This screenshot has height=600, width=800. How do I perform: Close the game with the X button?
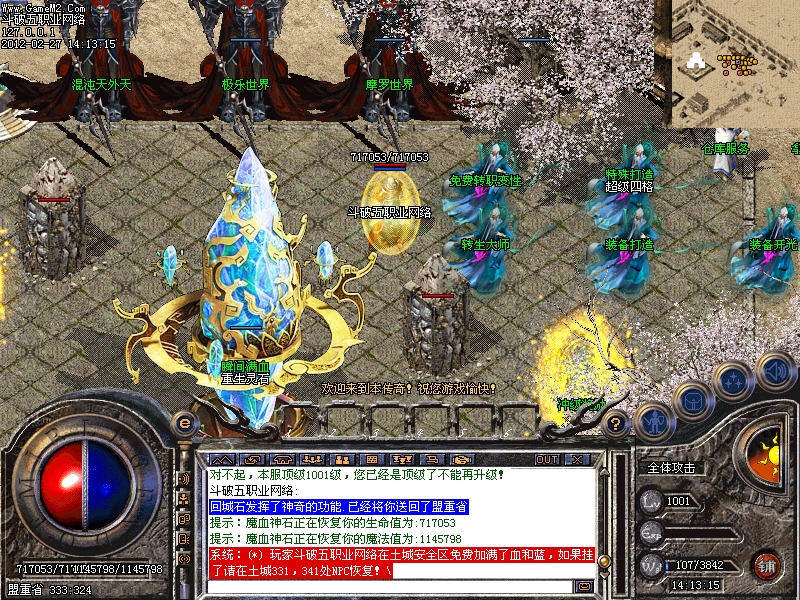click(x=576, y=460)
